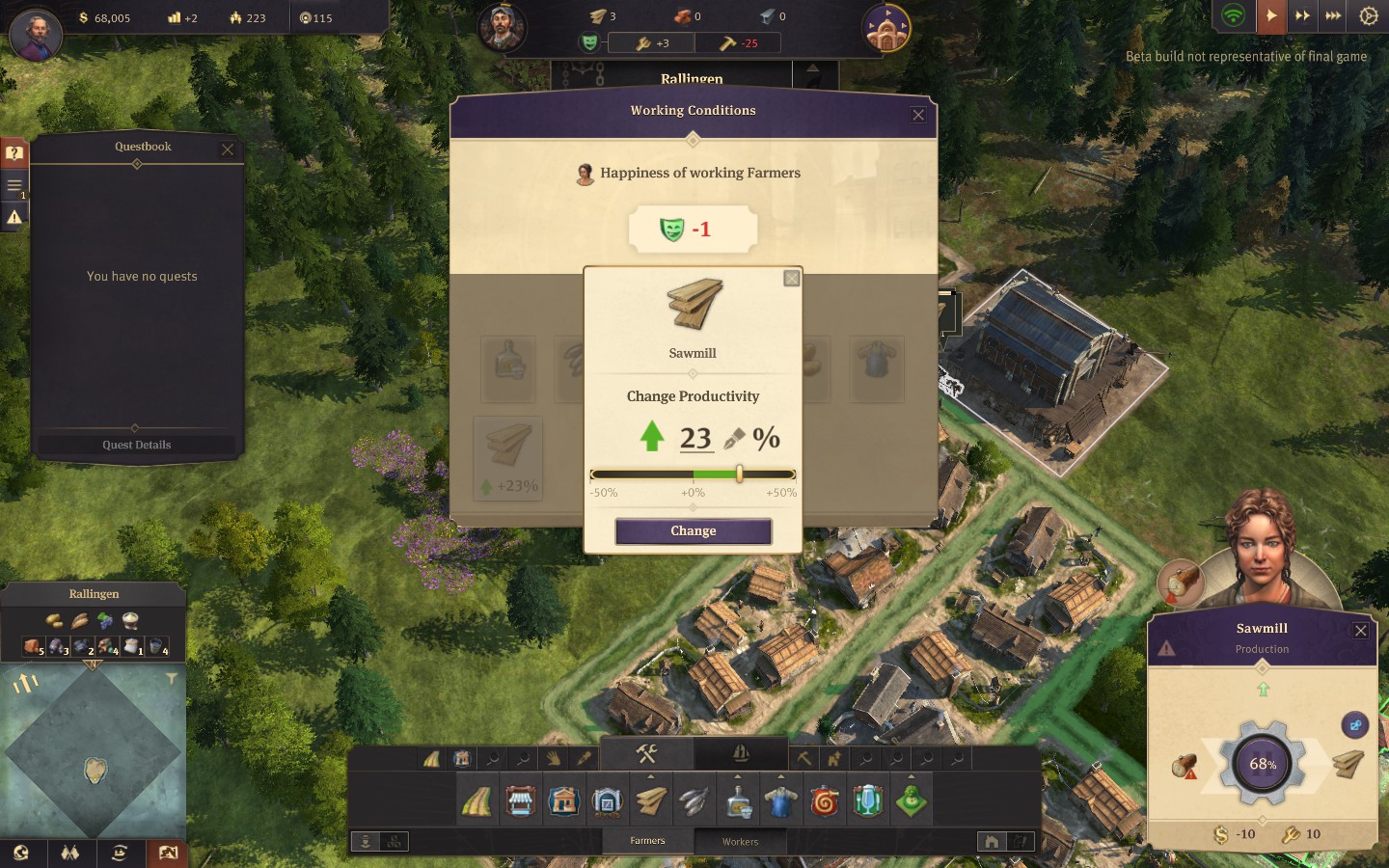Image resolution: width=1389 pixels, height=868 pixels.
Task: Set game speed to triple arrows
Action: (x=1333, y=16)
